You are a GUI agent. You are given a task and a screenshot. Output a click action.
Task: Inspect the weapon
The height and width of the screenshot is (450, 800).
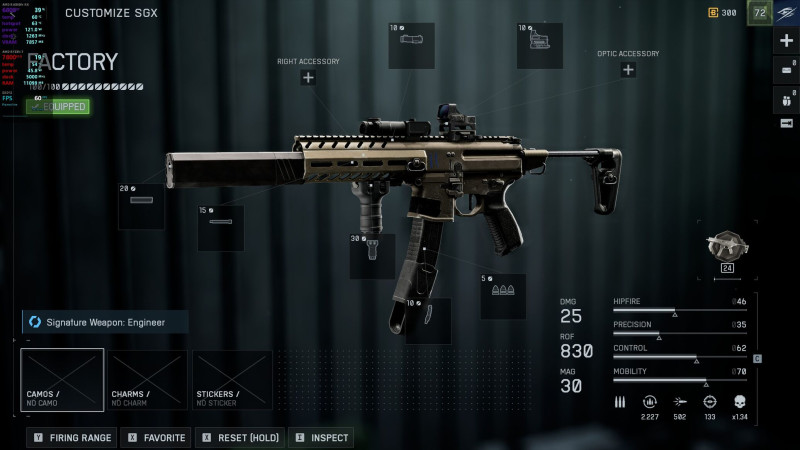(x=321, y=438)
